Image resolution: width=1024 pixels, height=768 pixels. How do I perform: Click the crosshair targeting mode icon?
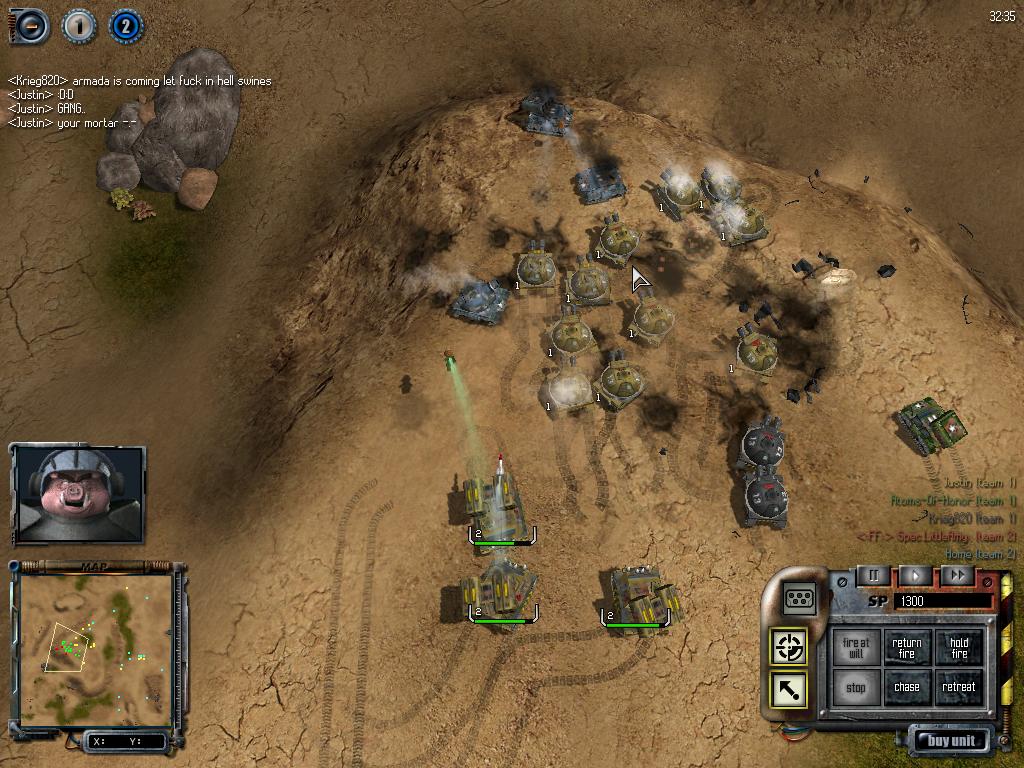(x=789, y=647)
